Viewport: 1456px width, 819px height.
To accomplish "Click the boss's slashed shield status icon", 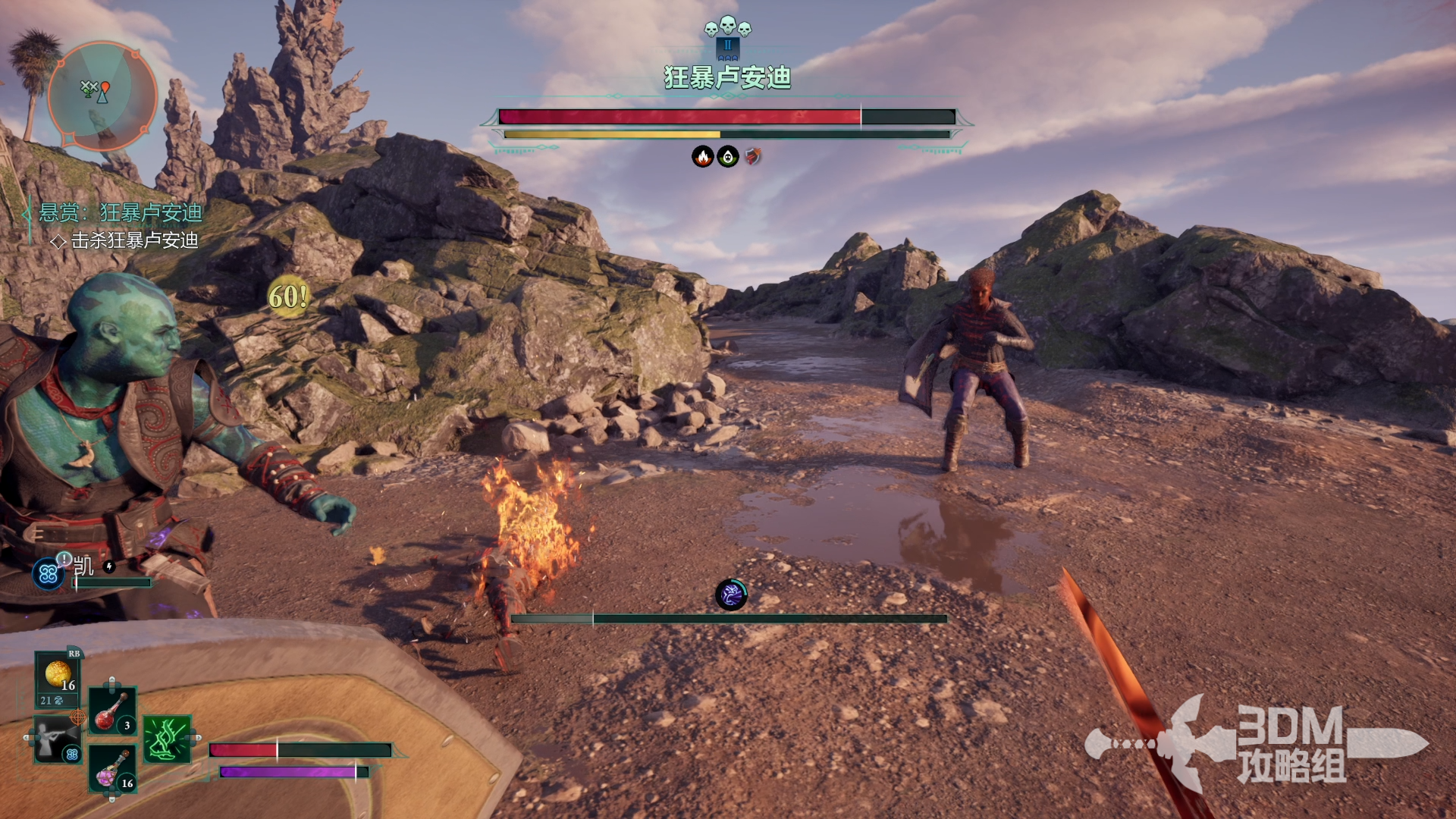I will tap(752, 157).
